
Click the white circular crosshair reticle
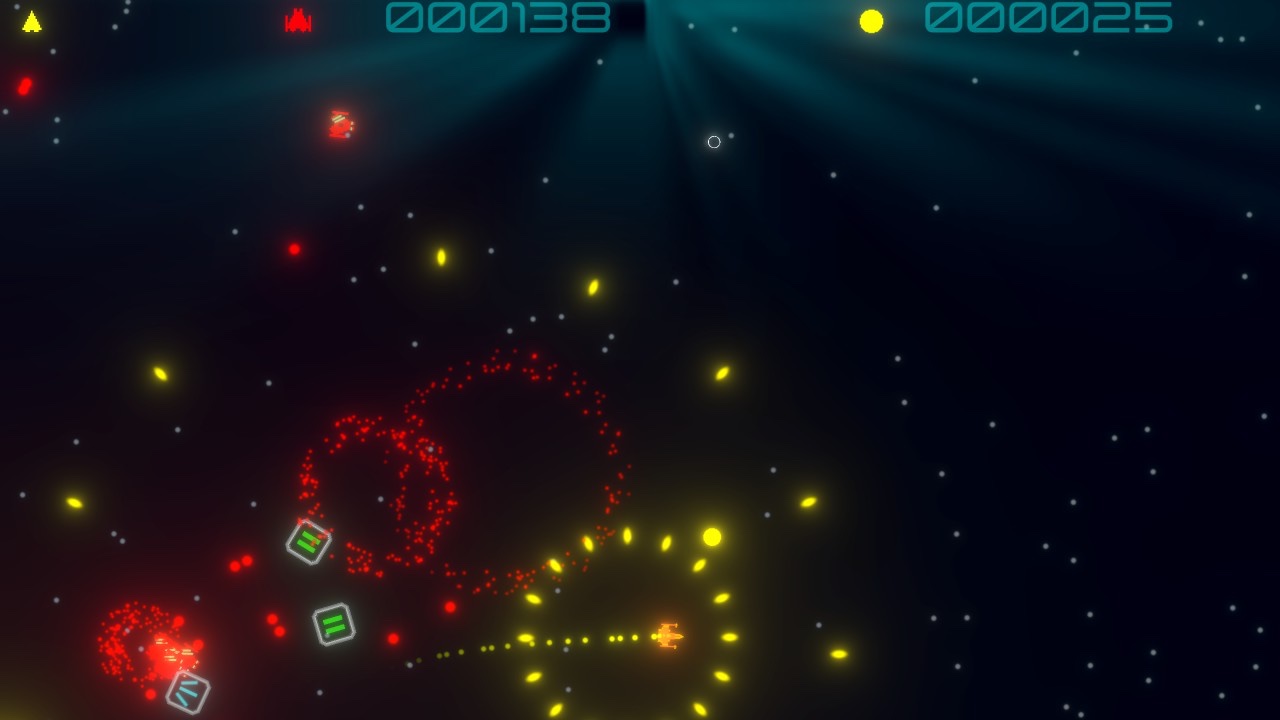[713, 142]
